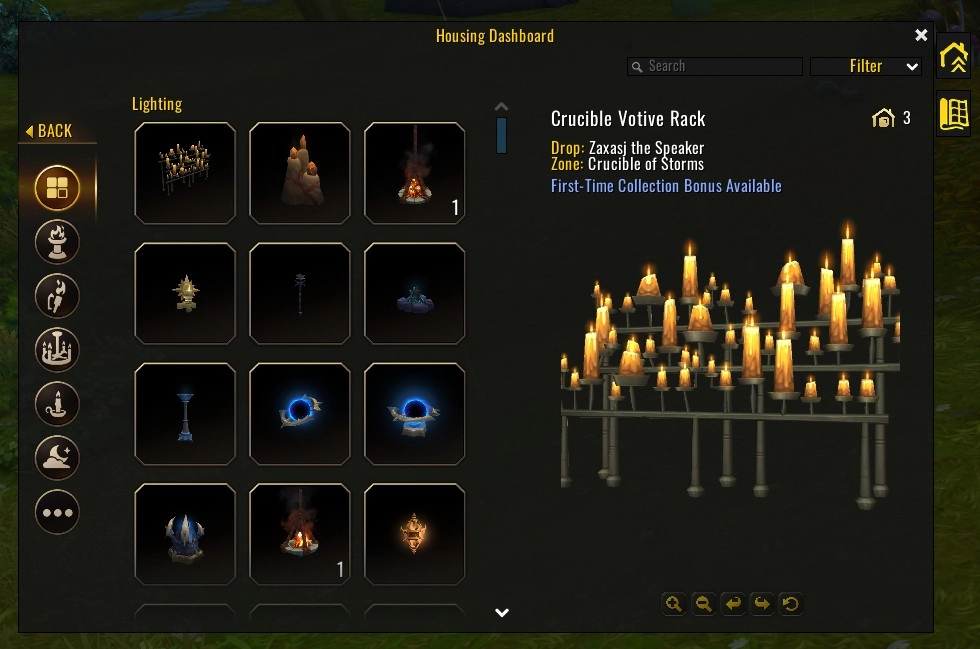The height and width of the screenshot is (649, 980).
Task: Zoom out of the model preview
Action: pos(704,603)
